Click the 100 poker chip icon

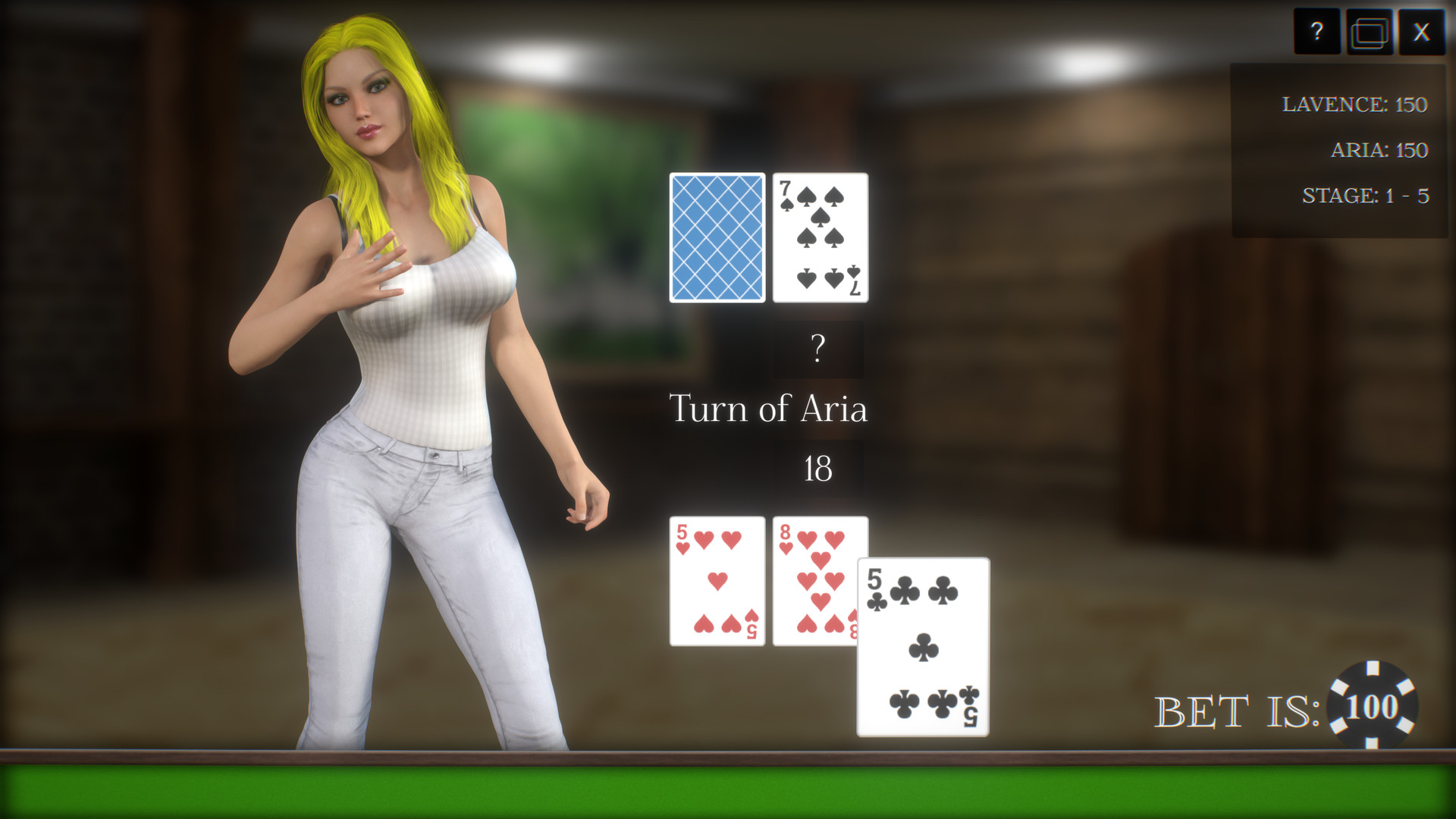tap(1373, 706)
